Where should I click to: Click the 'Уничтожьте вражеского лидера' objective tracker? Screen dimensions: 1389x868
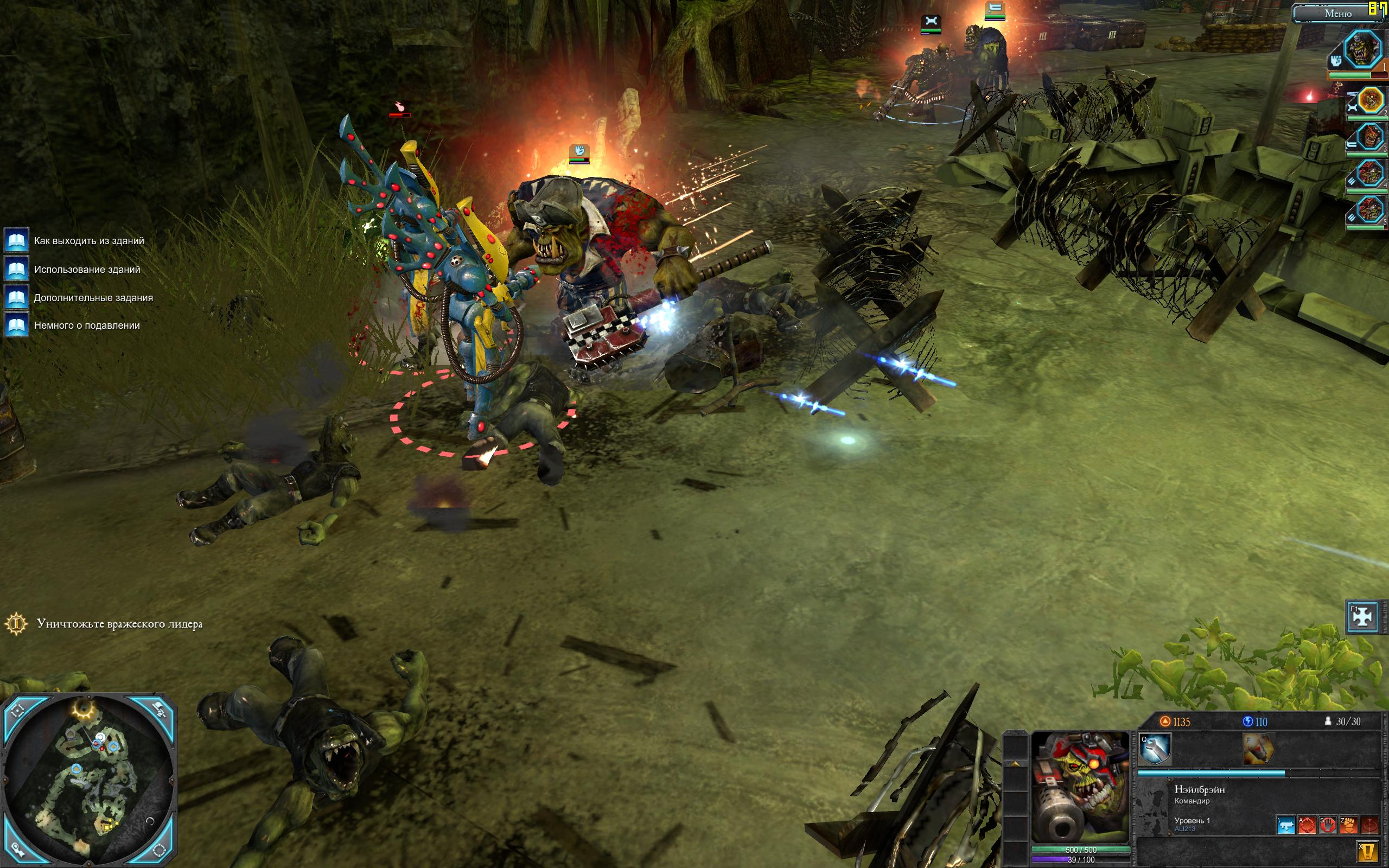[119, 624]
